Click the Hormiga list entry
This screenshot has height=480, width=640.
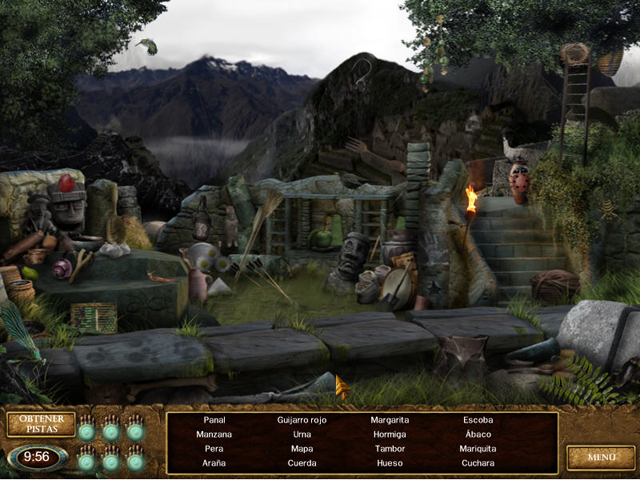[390, 434]
